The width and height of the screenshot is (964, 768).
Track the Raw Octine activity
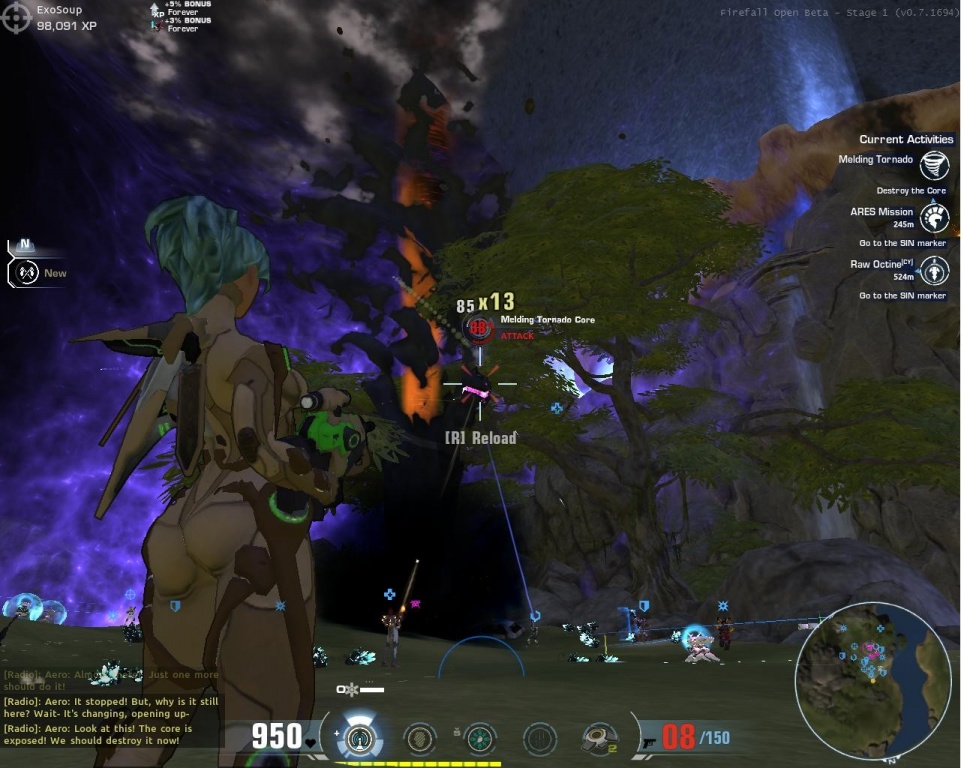tap(935, 270)
